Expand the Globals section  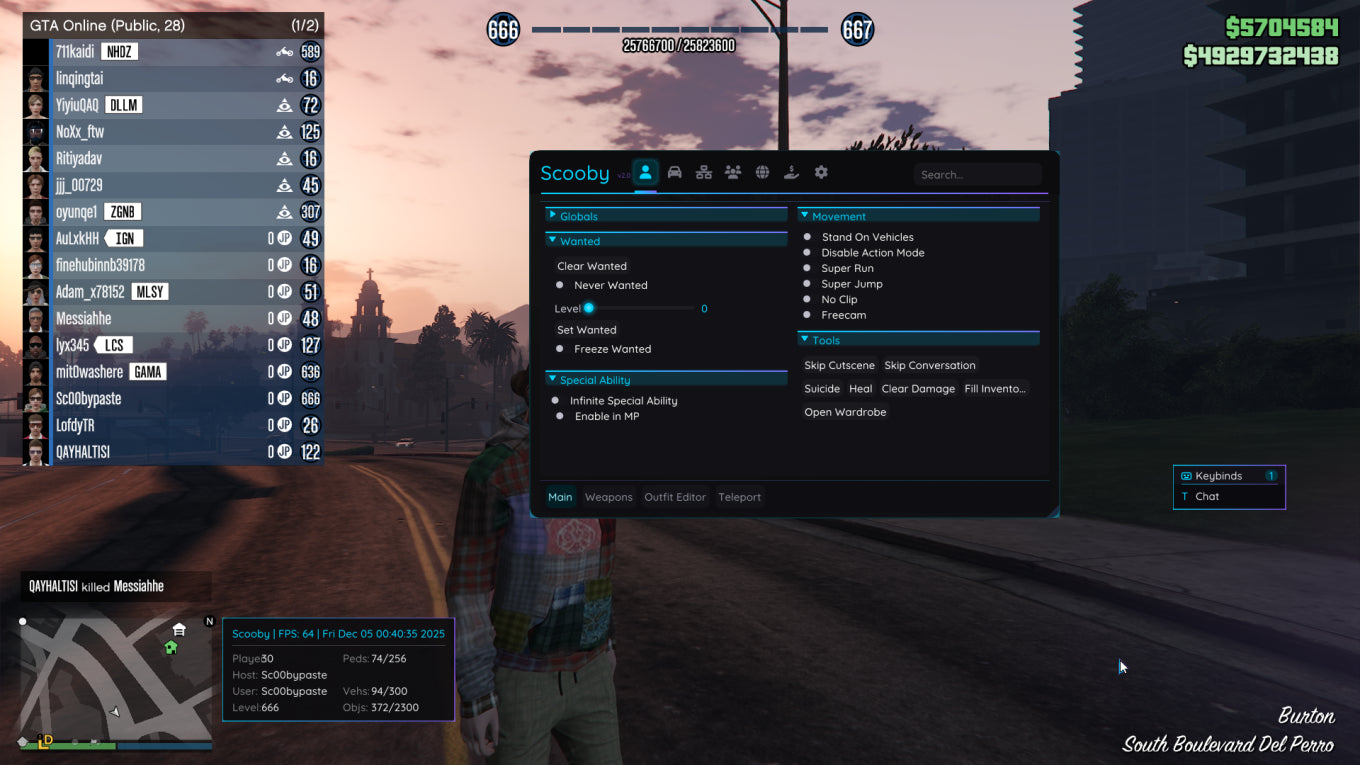coord(578,216)
